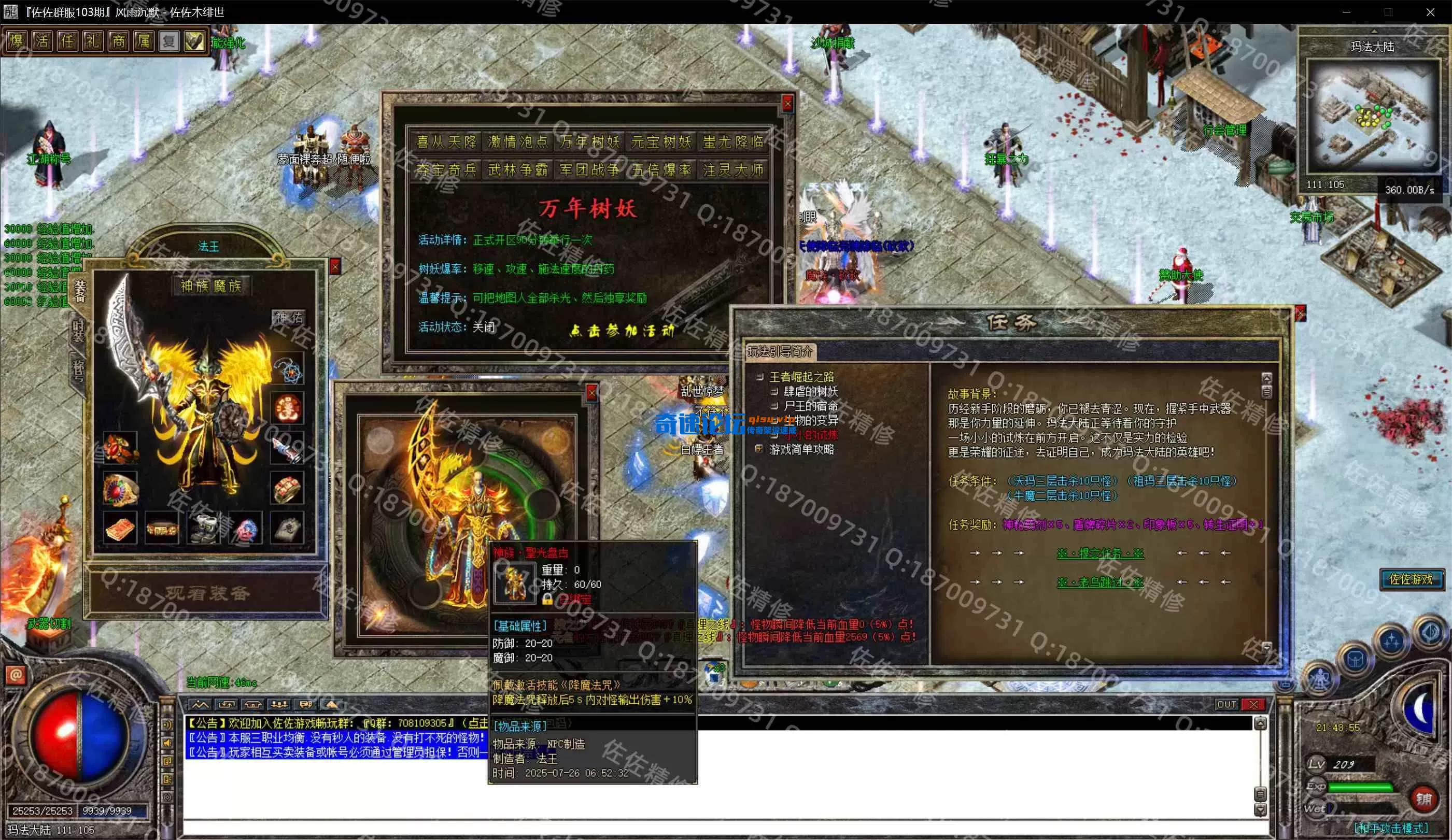Screen dimensions: 1452x840
Task: Open the 爆 drop-rate menu button
Action: pyautogui.click(x=16, y=41)
